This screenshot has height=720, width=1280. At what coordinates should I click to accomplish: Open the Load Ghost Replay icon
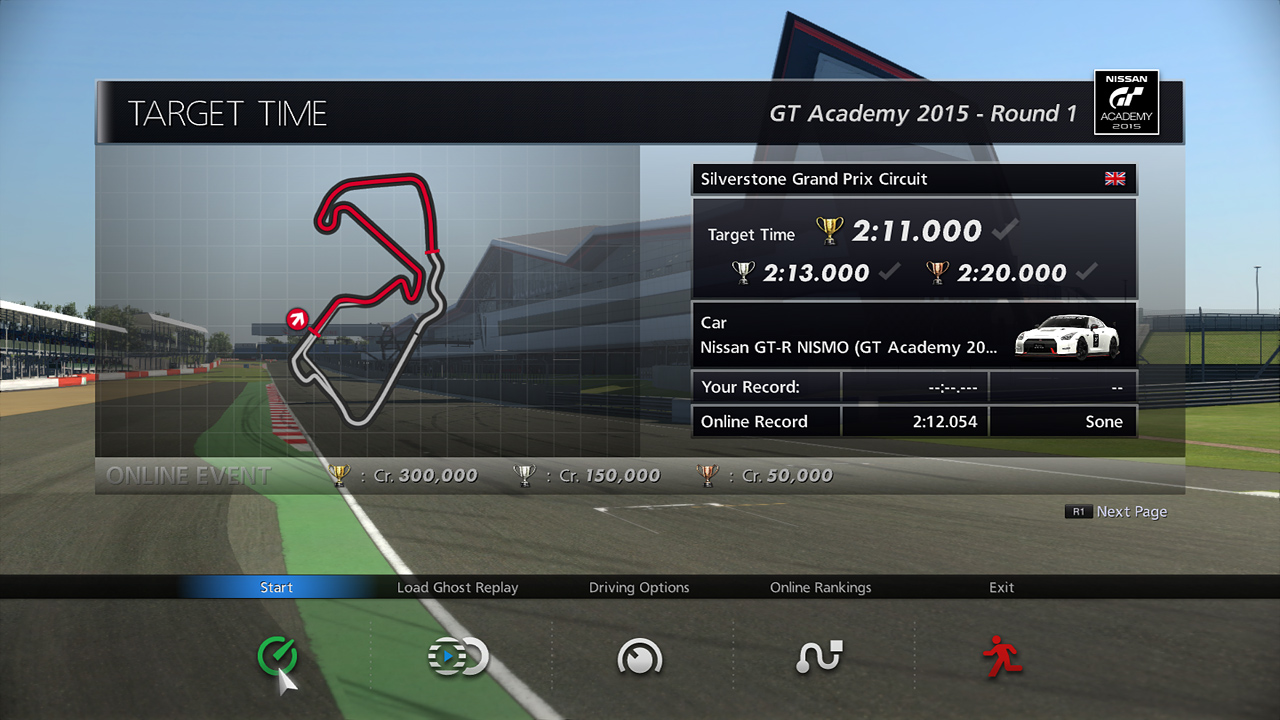coord(458,657)
